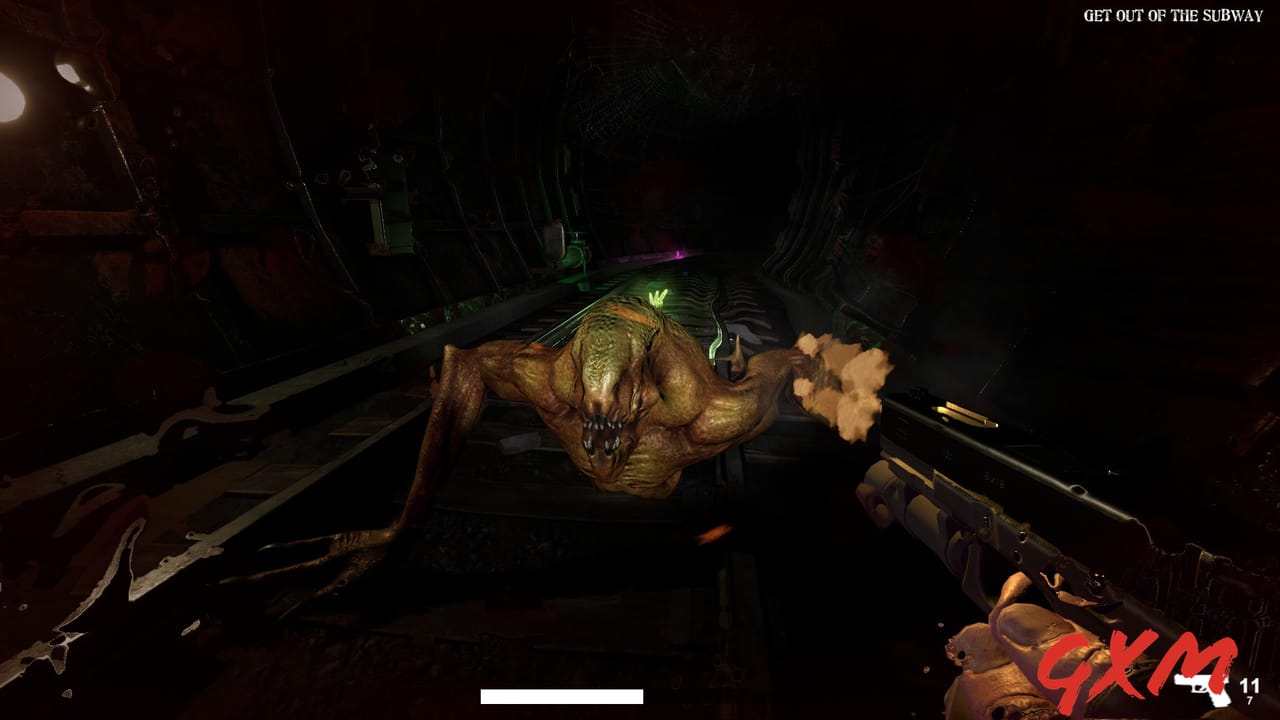The height and width of the screenshot is (720, 1280).
Task: Click the pistol icon in the ammo HUD
Action: pyautogui.click(x=1201, y=690)
